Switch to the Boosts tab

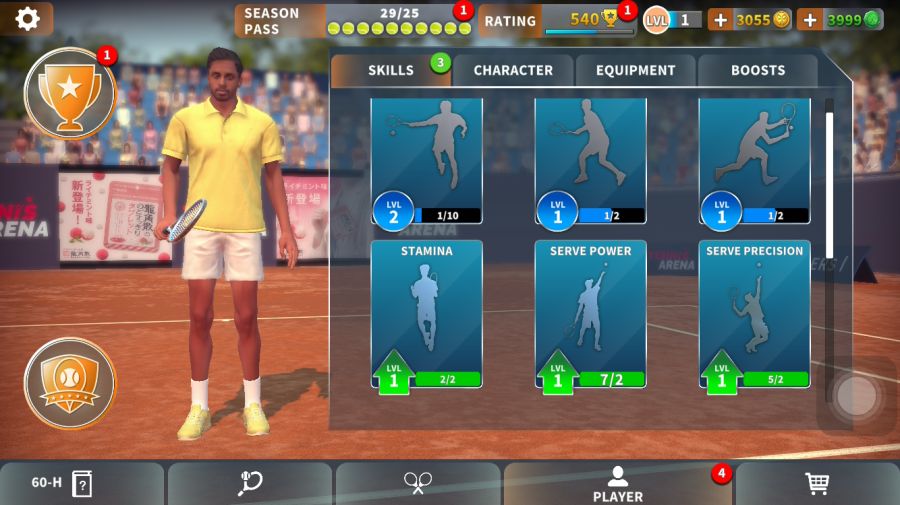point(758,70)
